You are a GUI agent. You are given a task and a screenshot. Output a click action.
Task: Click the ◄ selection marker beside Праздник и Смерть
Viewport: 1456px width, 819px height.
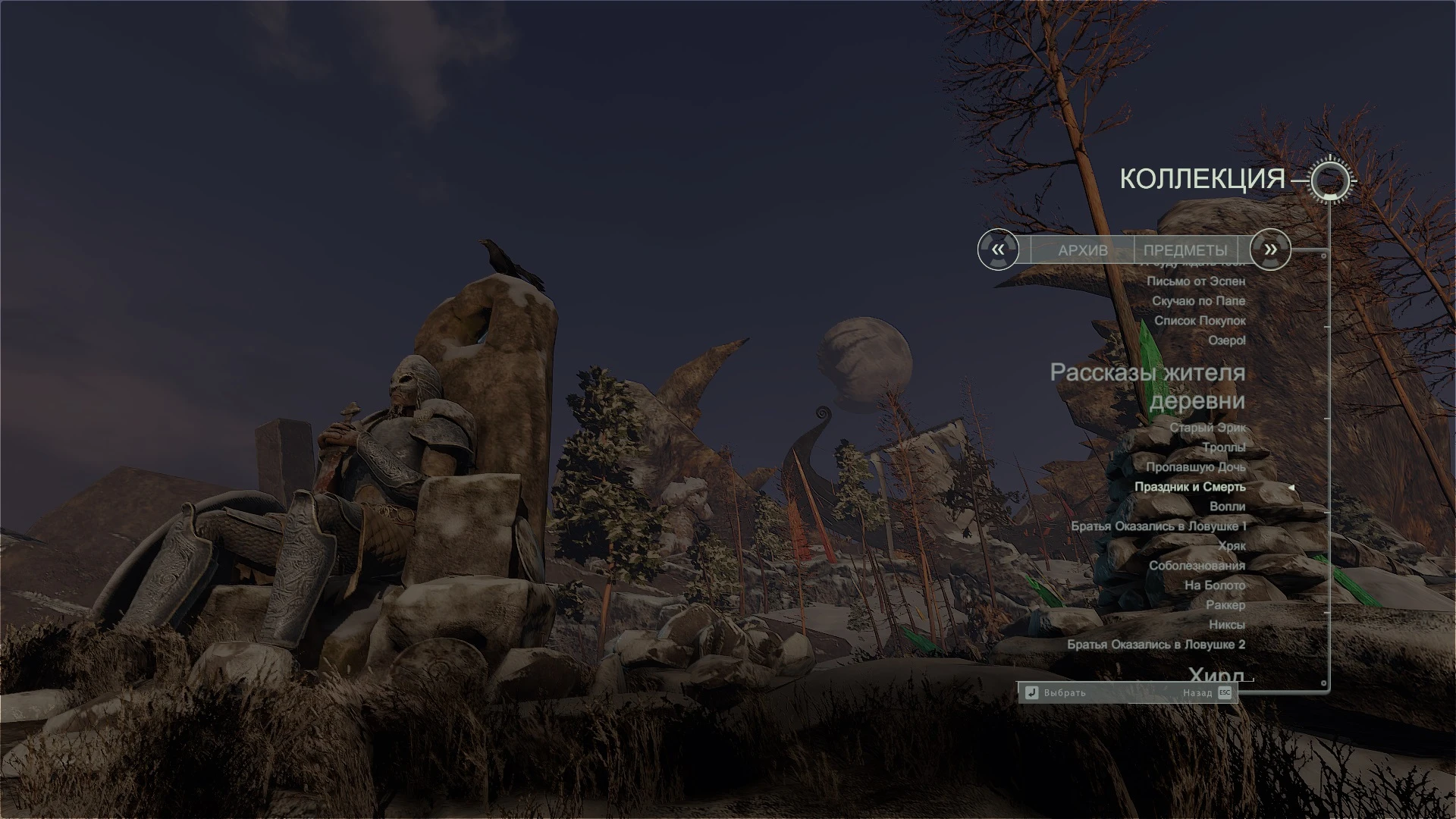(x=1292, y=488)
